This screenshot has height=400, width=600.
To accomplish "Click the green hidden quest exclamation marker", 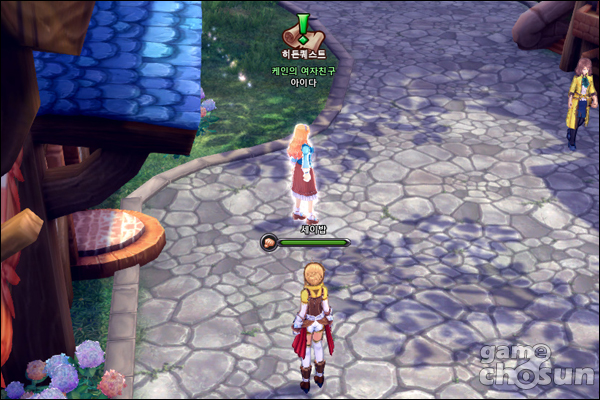I will [304, 28].
